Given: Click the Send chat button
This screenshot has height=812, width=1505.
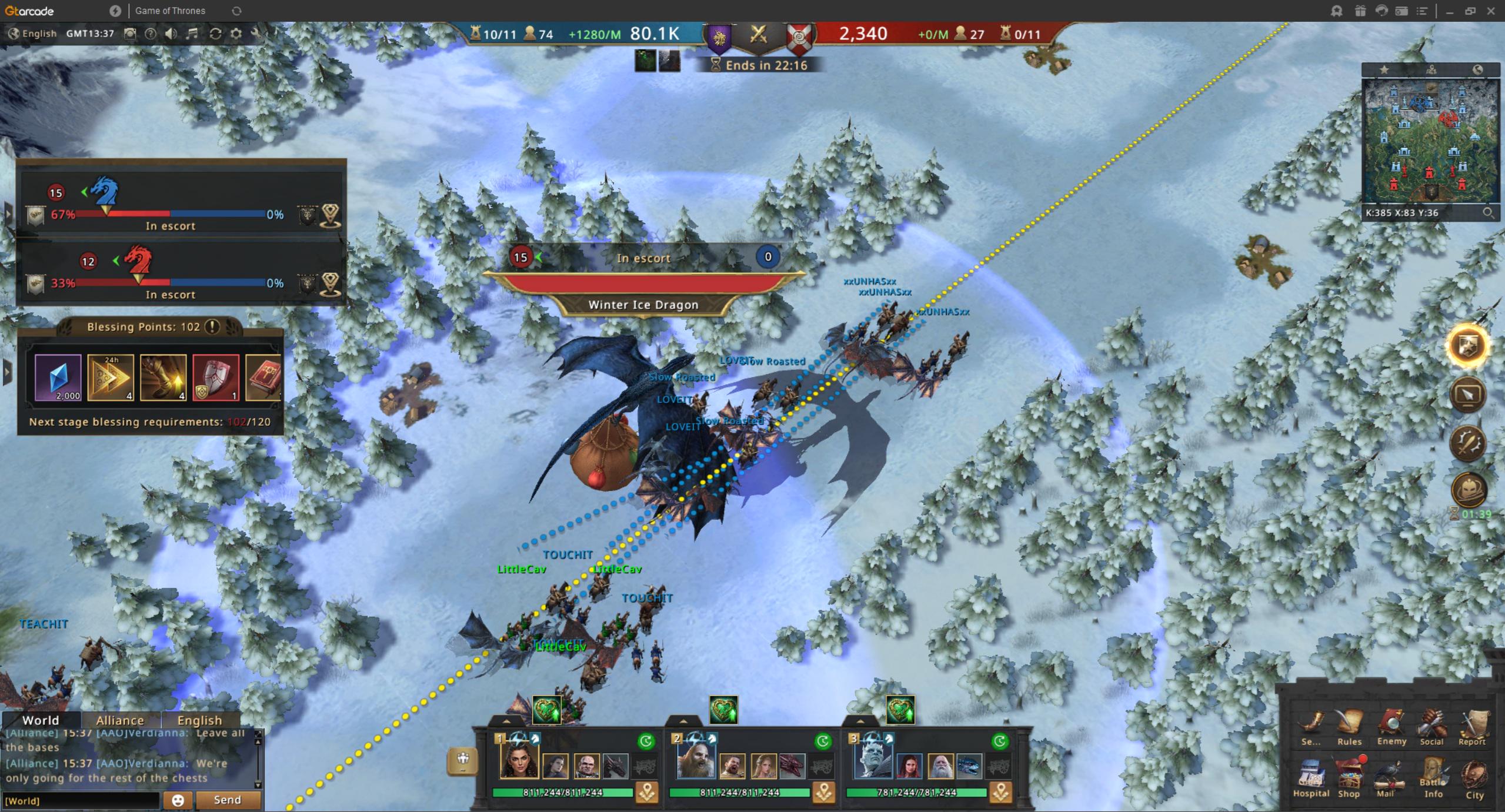Looking at the screenshot, I should [x=228, y=800].
